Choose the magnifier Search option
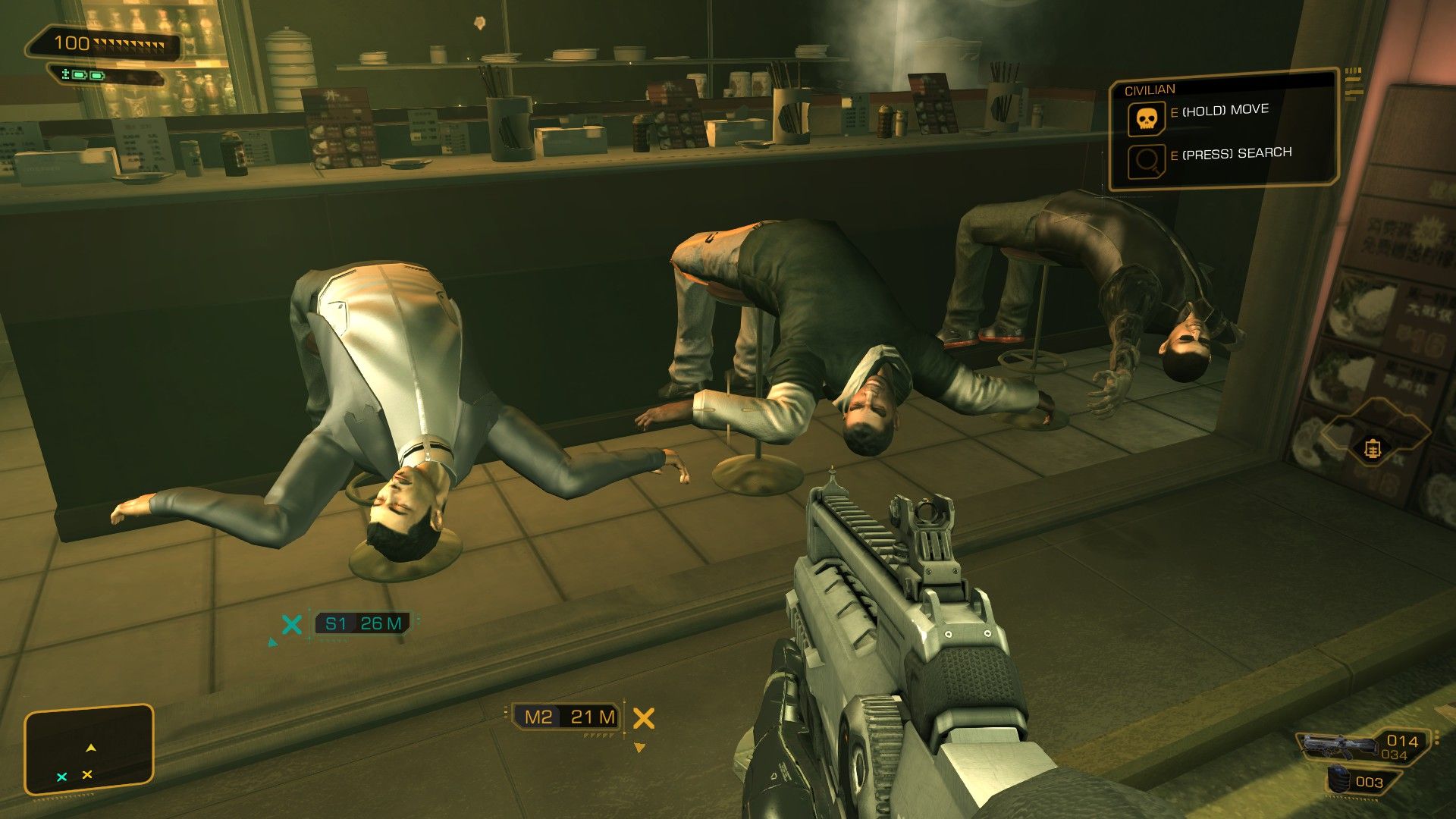This screenshot has height=819, width=1456. tap(1146, 161)
